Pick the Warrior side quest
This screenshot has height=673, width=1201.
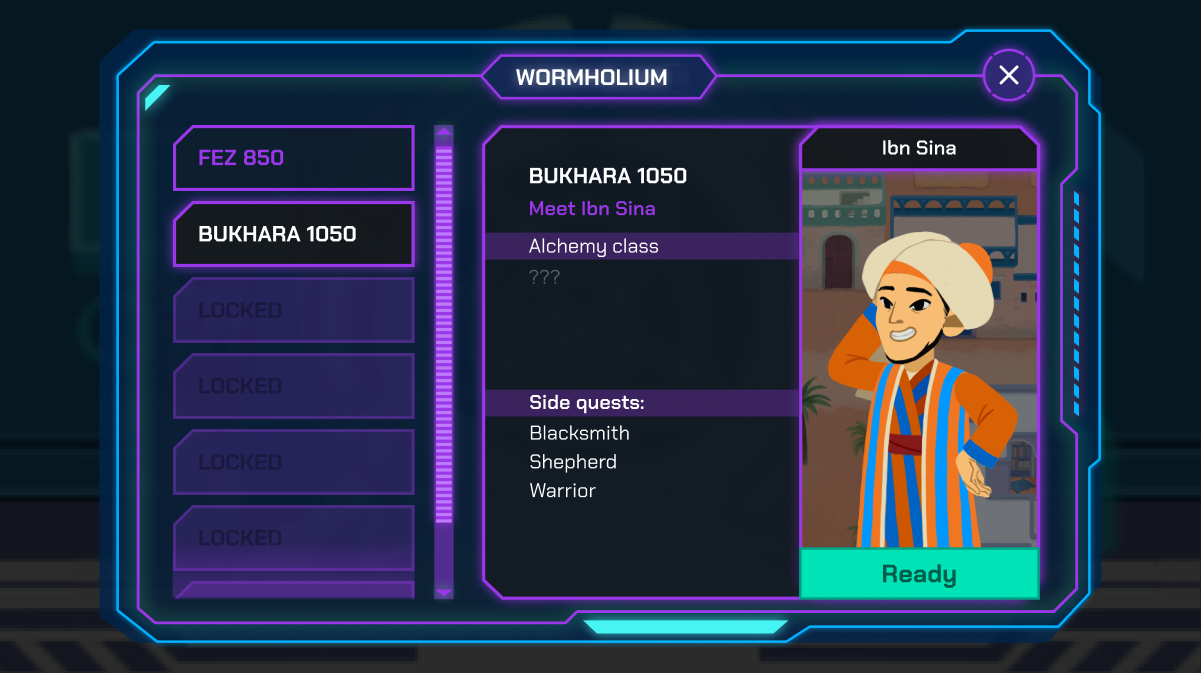click(x=562, y=491)
